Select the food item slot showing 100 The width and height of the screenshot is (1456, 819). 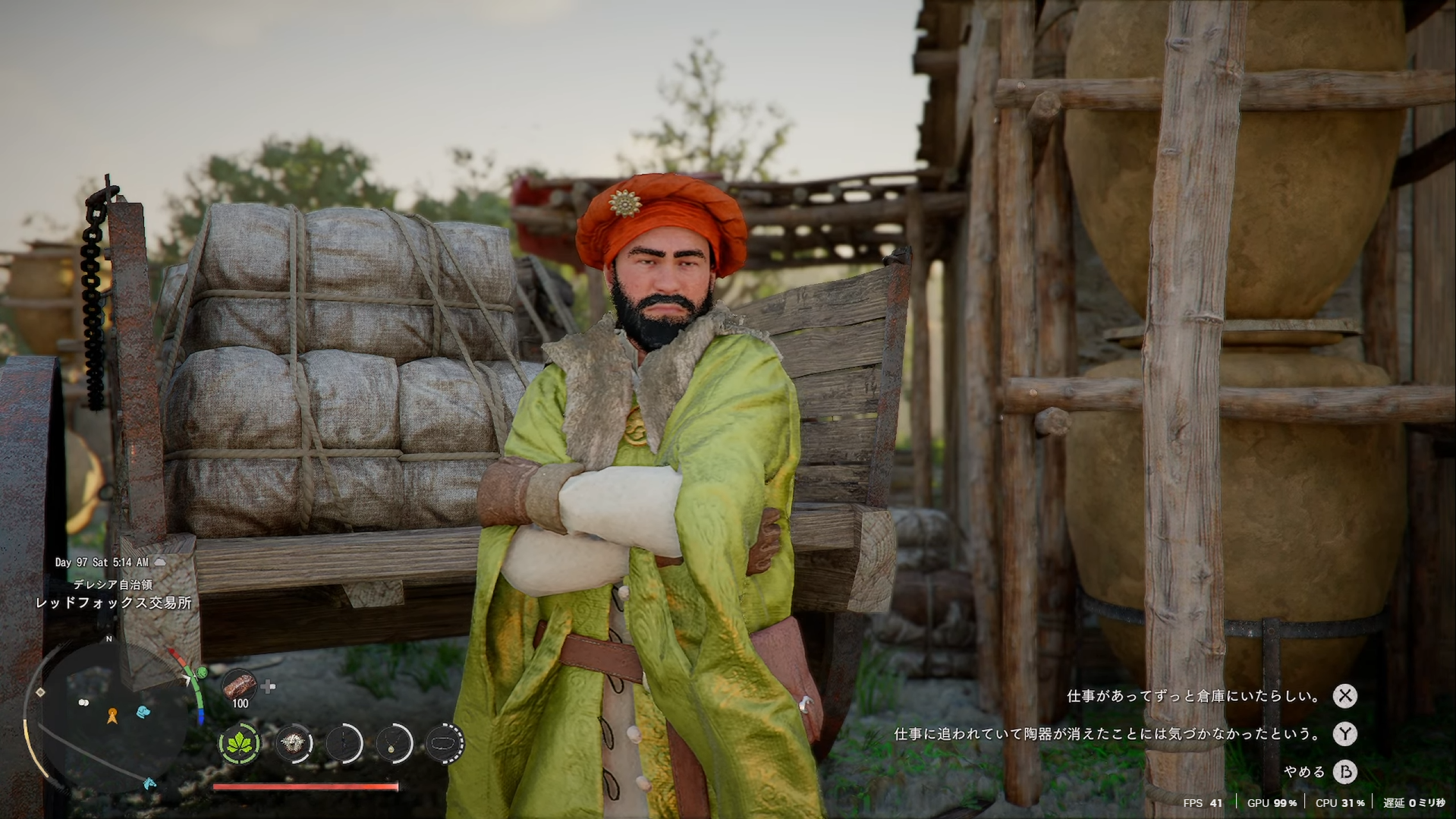click(x=239, y=687)
